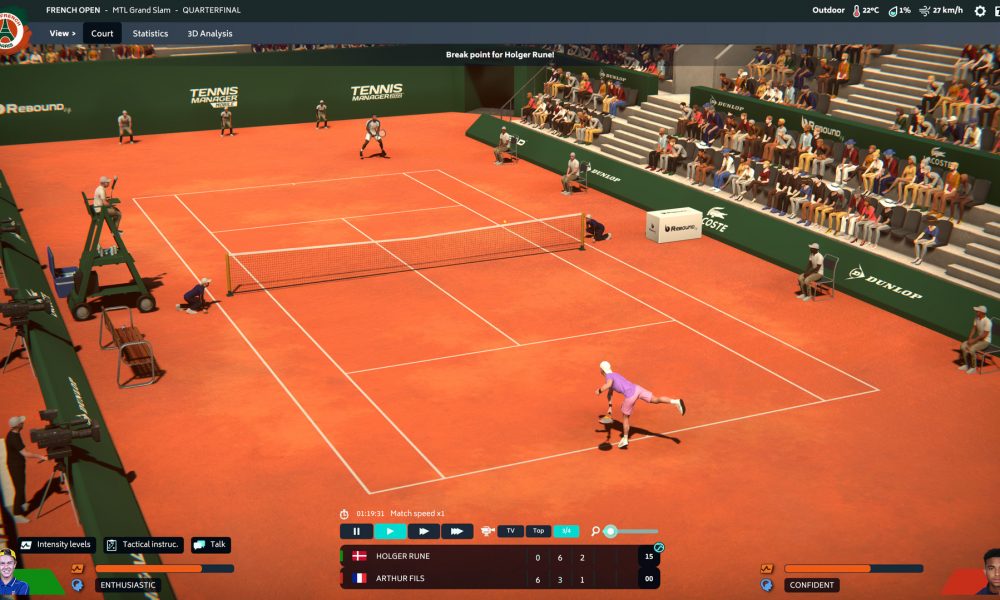The image size is (1000, 600).
Task: Open Tactical instructions panel
Action: pos(144,545)
